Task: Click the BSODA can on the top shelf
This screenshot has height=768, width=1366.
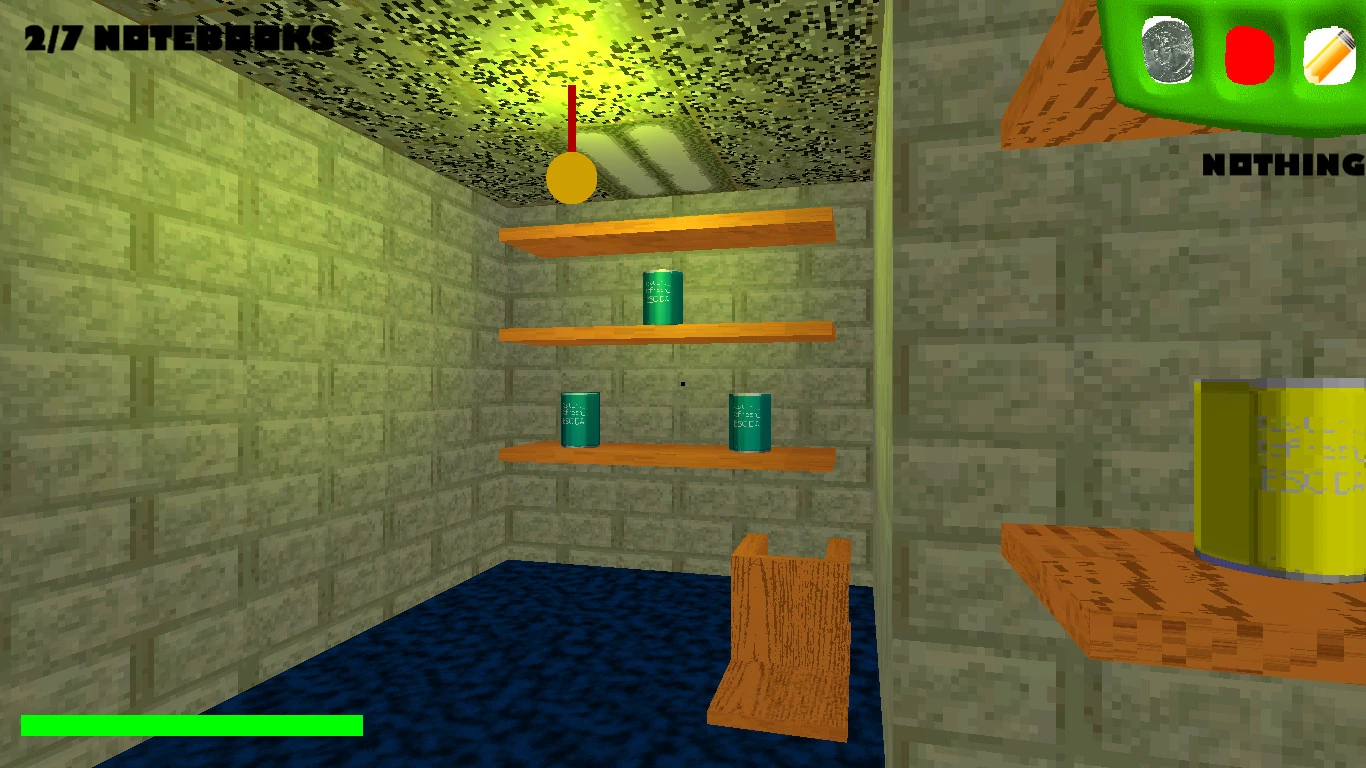Action: [662, 297]
